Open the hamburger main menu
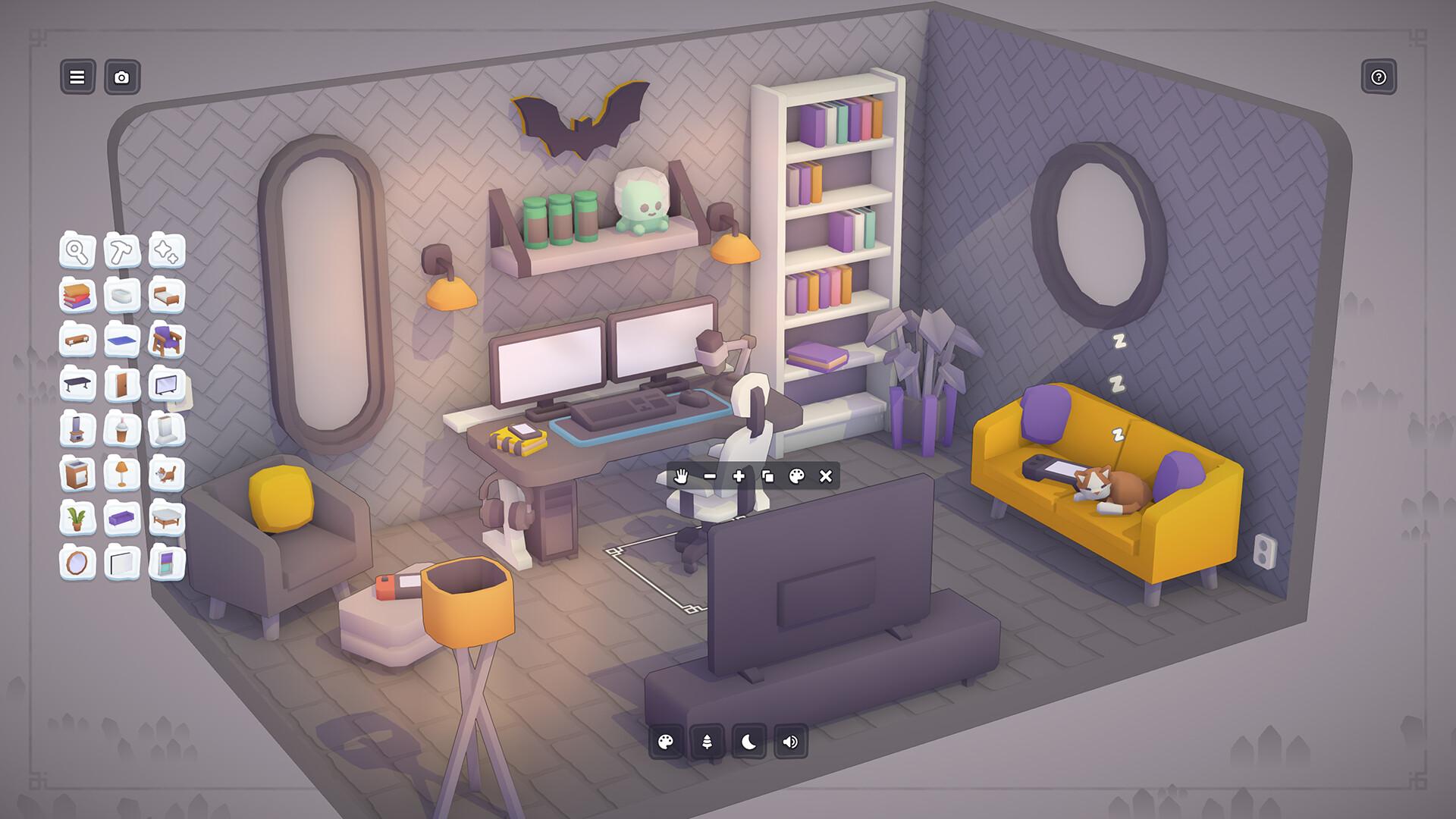This screenshot has height=819, width=1456. [x=76, y=77]
